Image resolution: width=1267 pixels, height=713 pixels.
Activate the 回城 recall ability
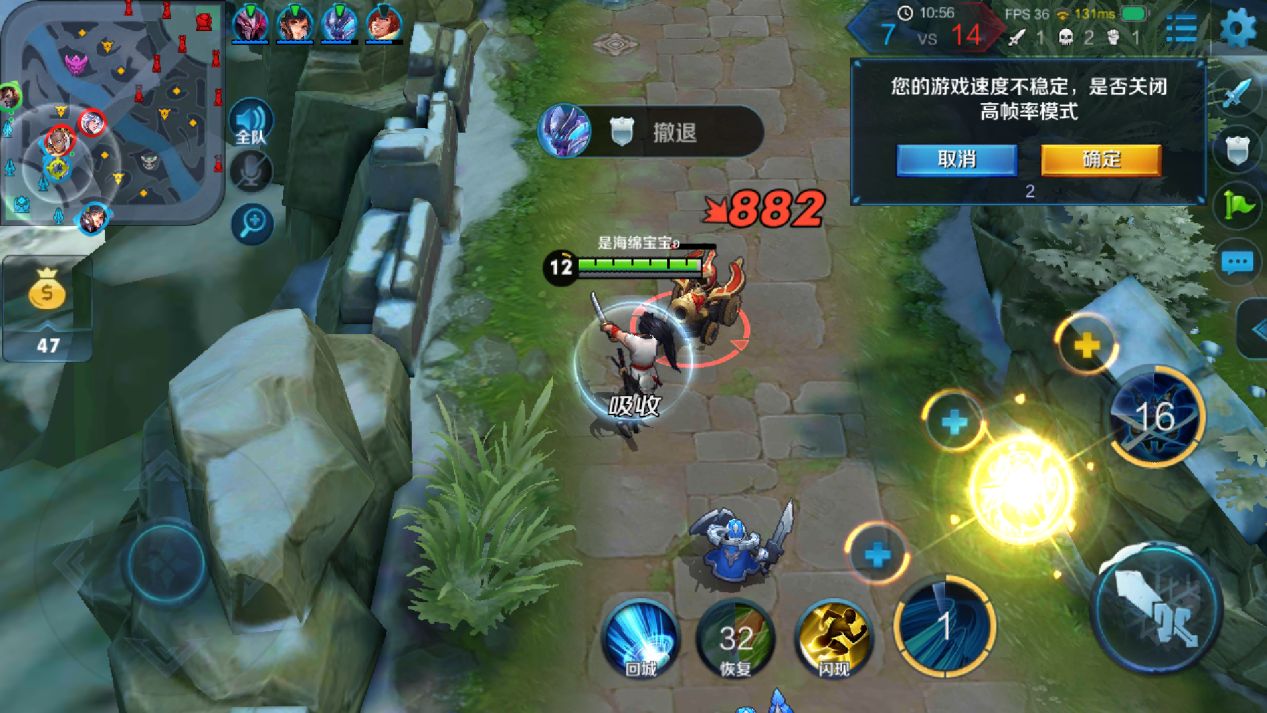(640, 638)
